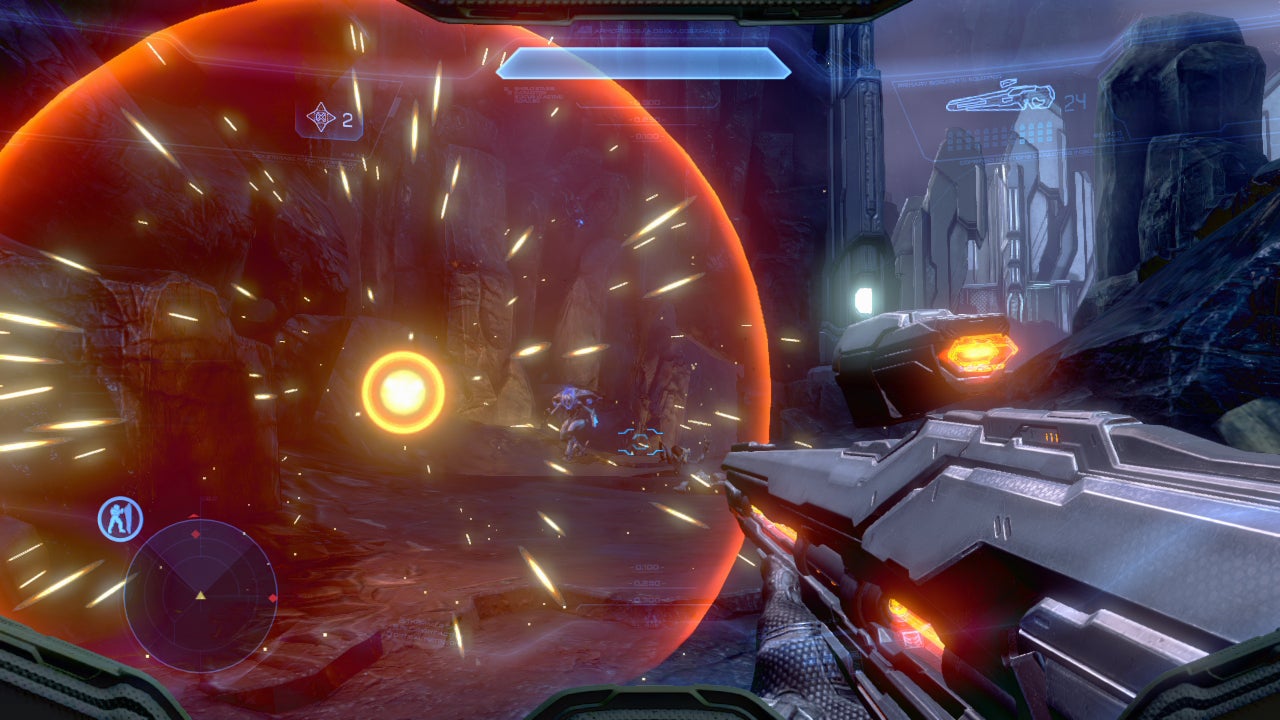The image size is (1280, 720).
Task: Select the equipped weapon silhouette icon
Action: pyautogui.click(x=1001, y=98)
